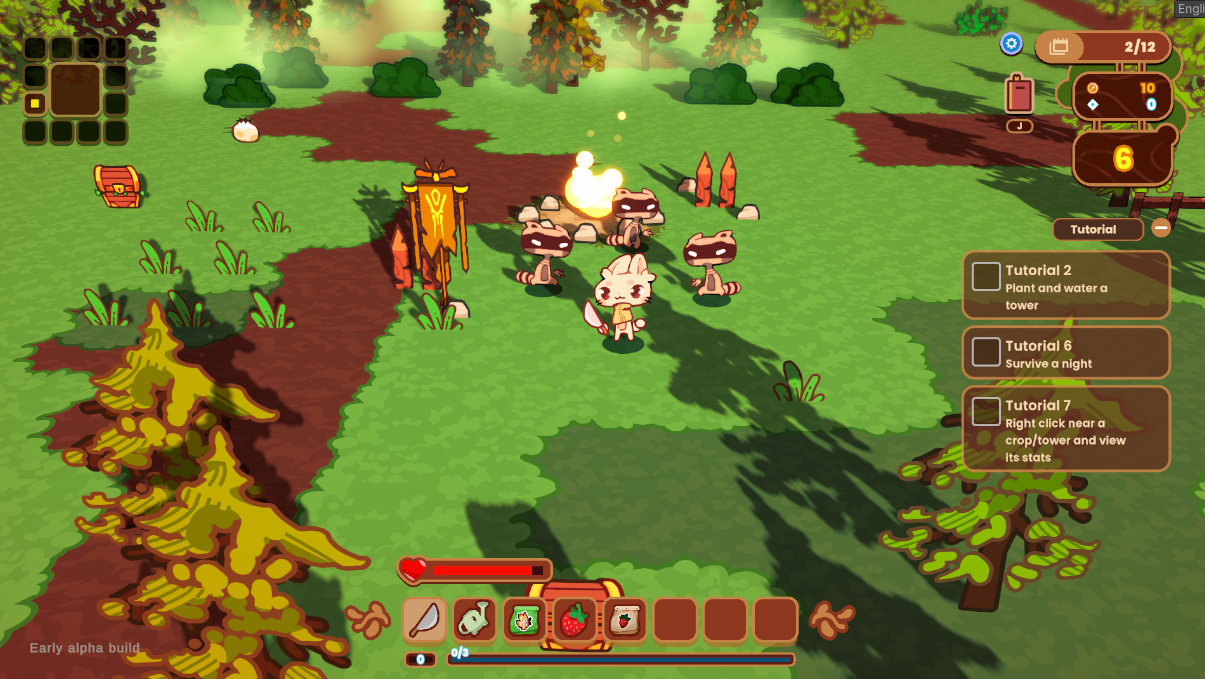Click the calendar day counter icon
1205x679 pixels.
click(1060, 46)
